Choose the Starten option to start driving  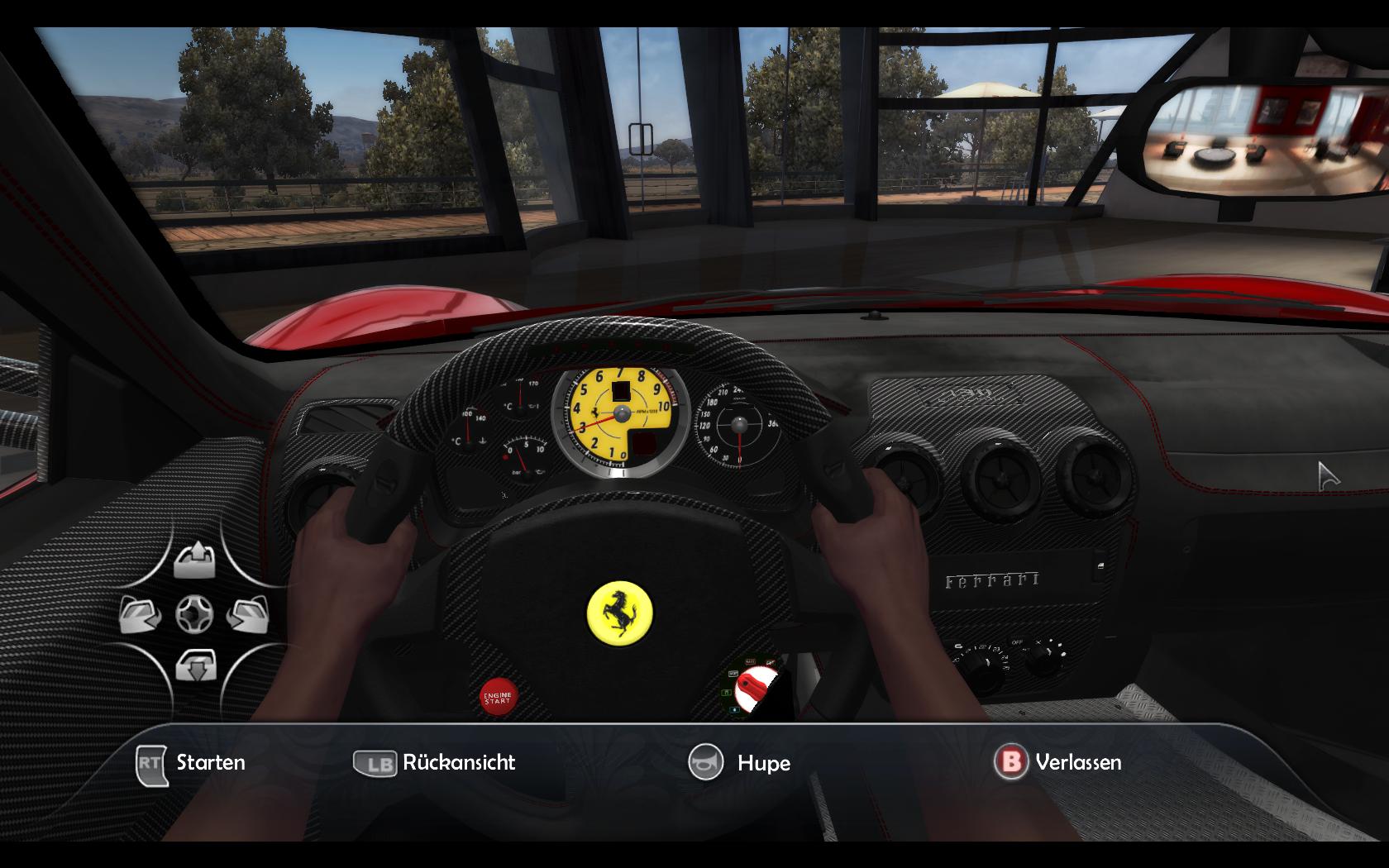coord(192,762)
